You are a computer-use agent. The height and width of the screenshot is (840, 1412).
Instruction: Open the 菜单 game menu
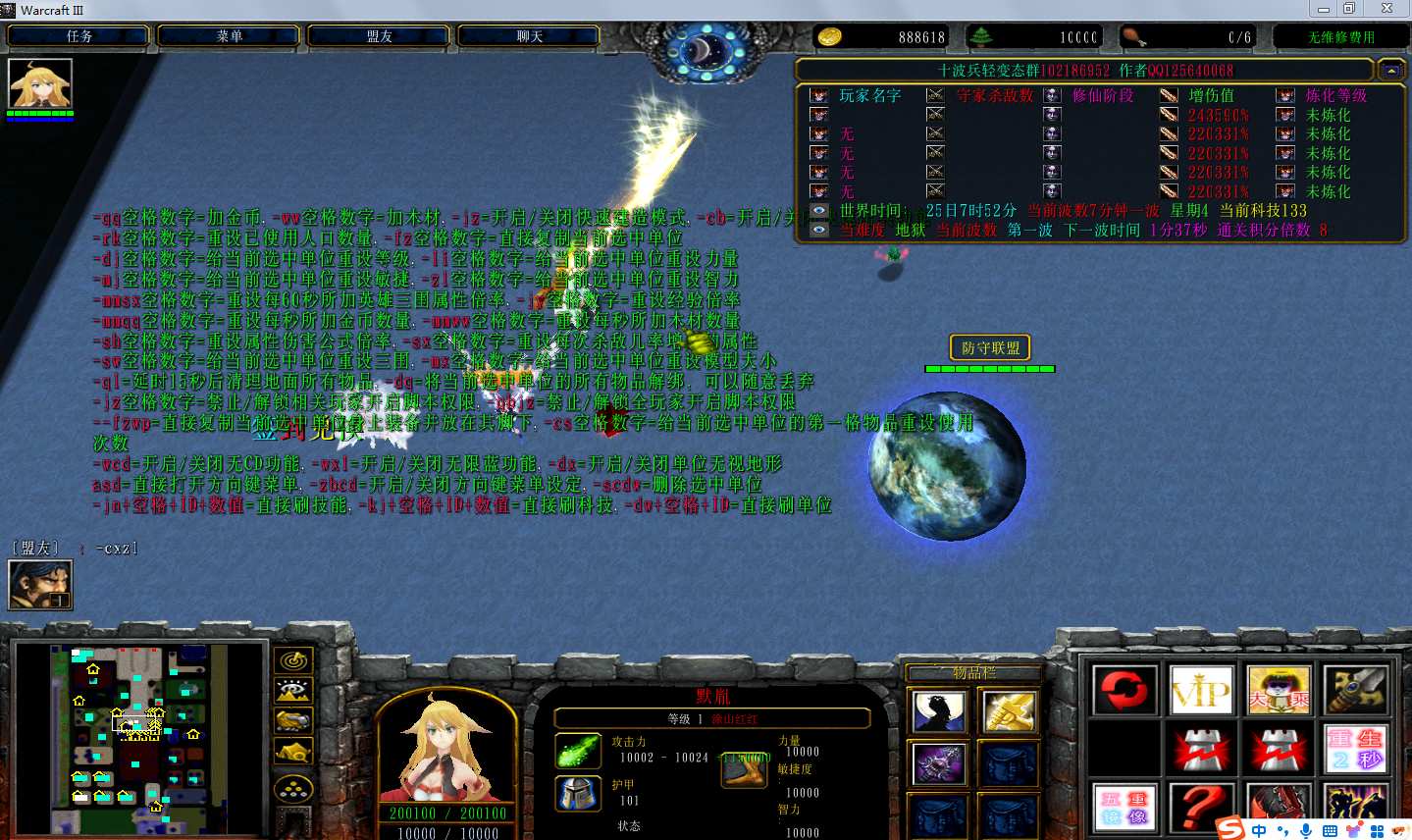(229, 36)
